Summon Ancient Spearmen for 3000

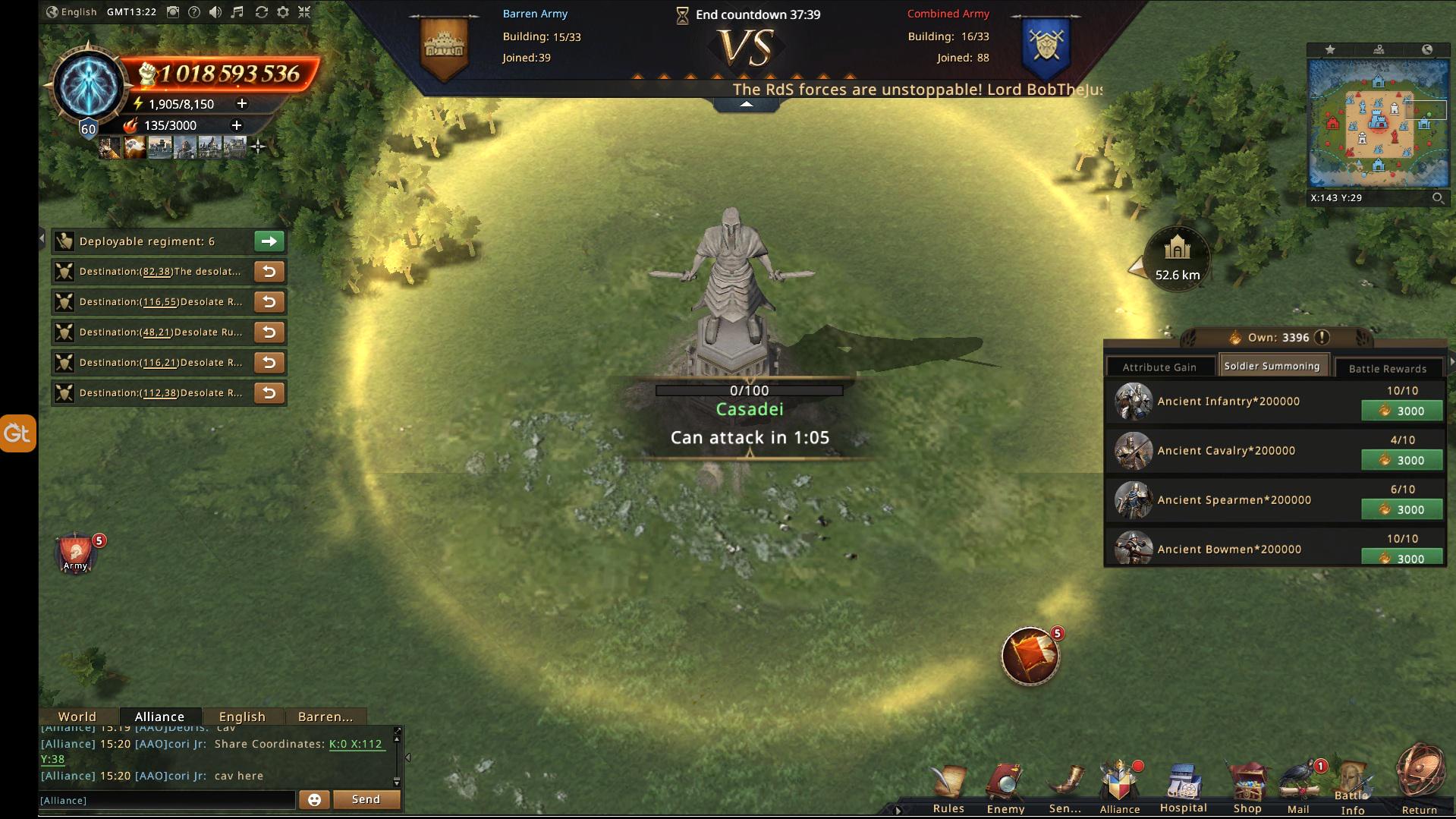[x=1402, y=509]
